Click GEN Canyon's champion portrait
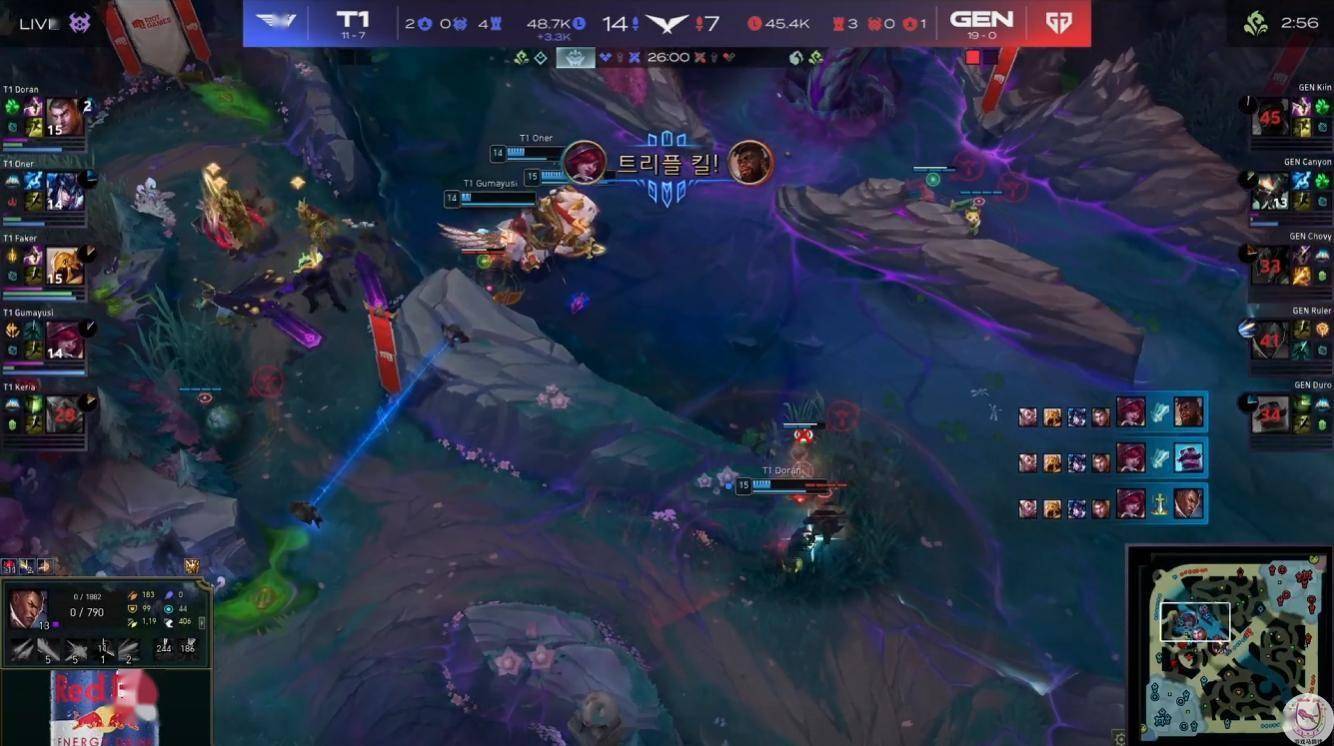The width and height of the screenshot is (1334, 746). point(1270,190)
